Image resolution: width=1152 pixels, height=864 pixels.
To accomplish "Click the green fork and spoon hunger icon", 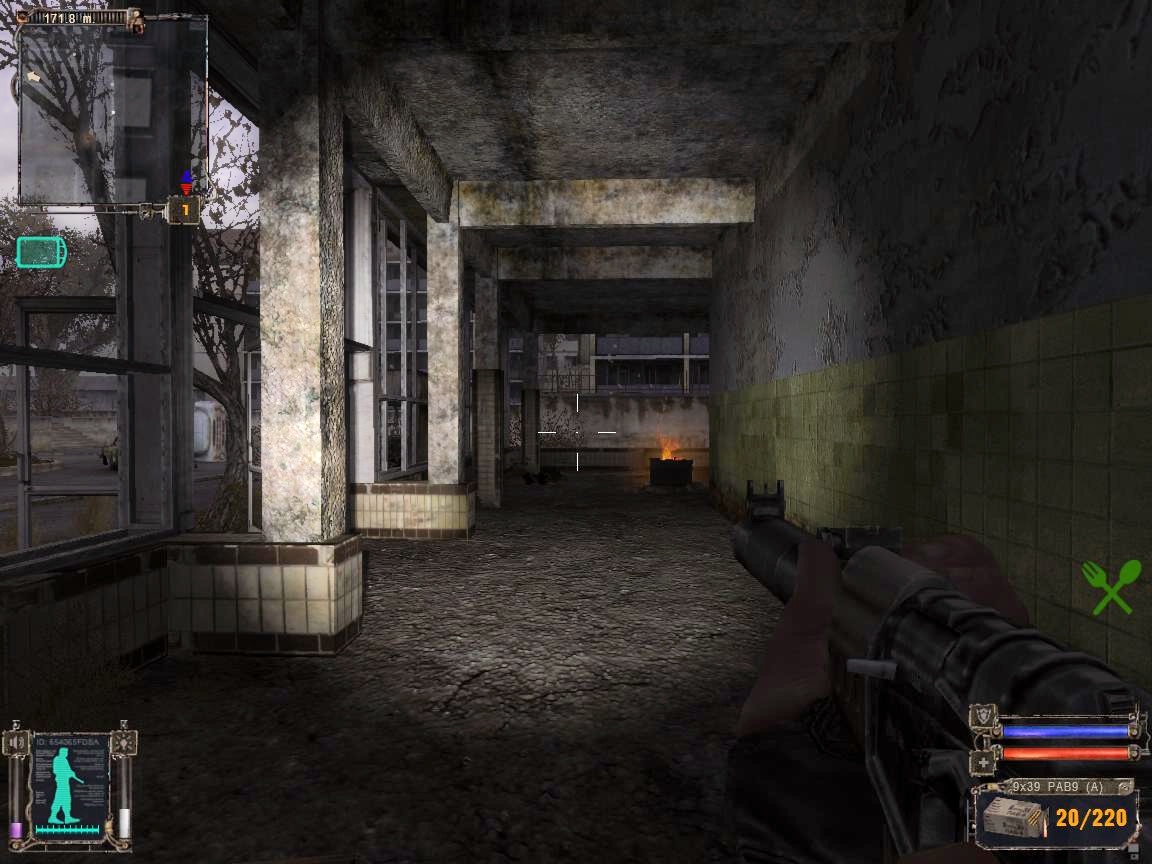I will point(1111,586).
